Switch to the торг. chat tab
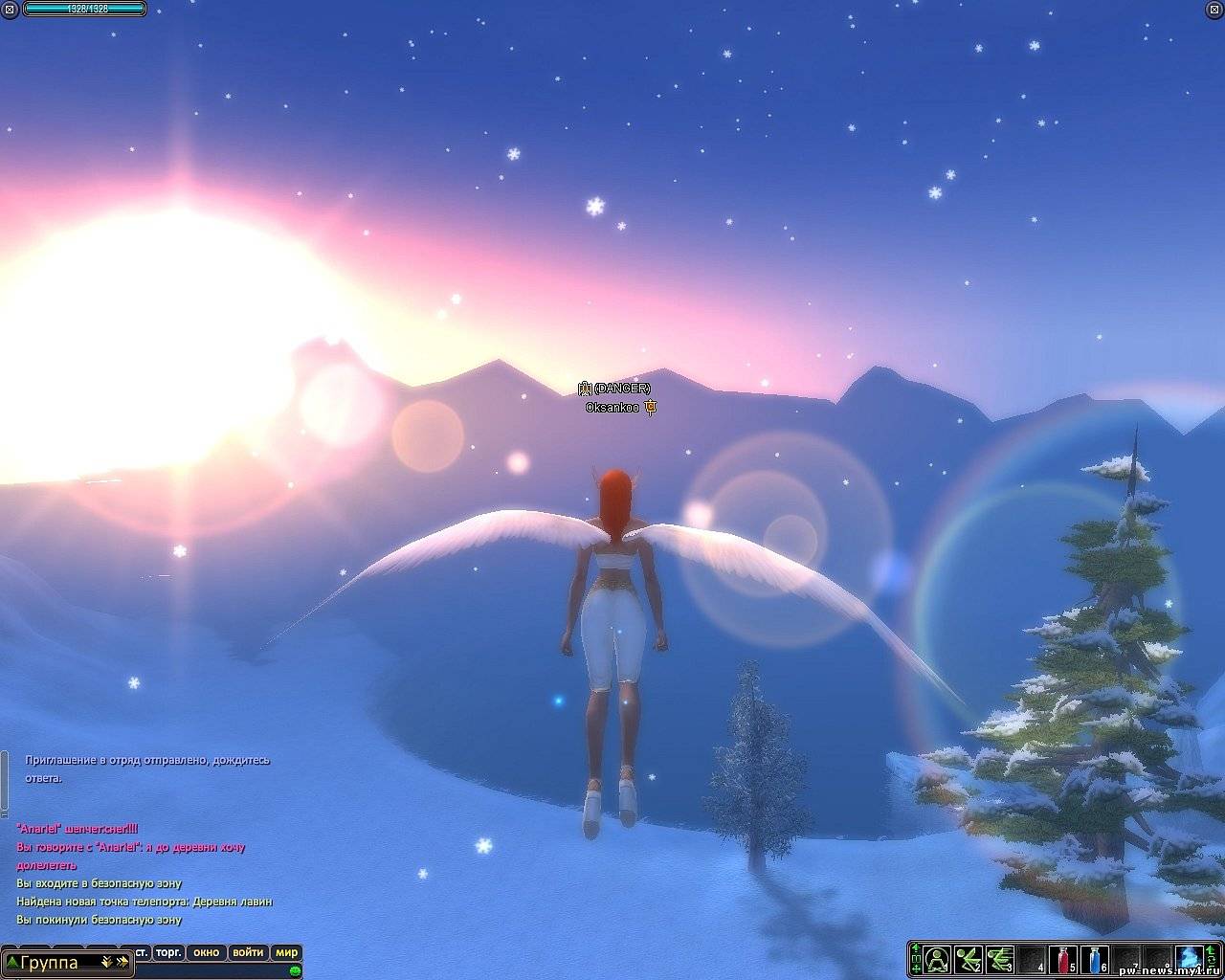1225x980 pixels. tap(169, 952)
